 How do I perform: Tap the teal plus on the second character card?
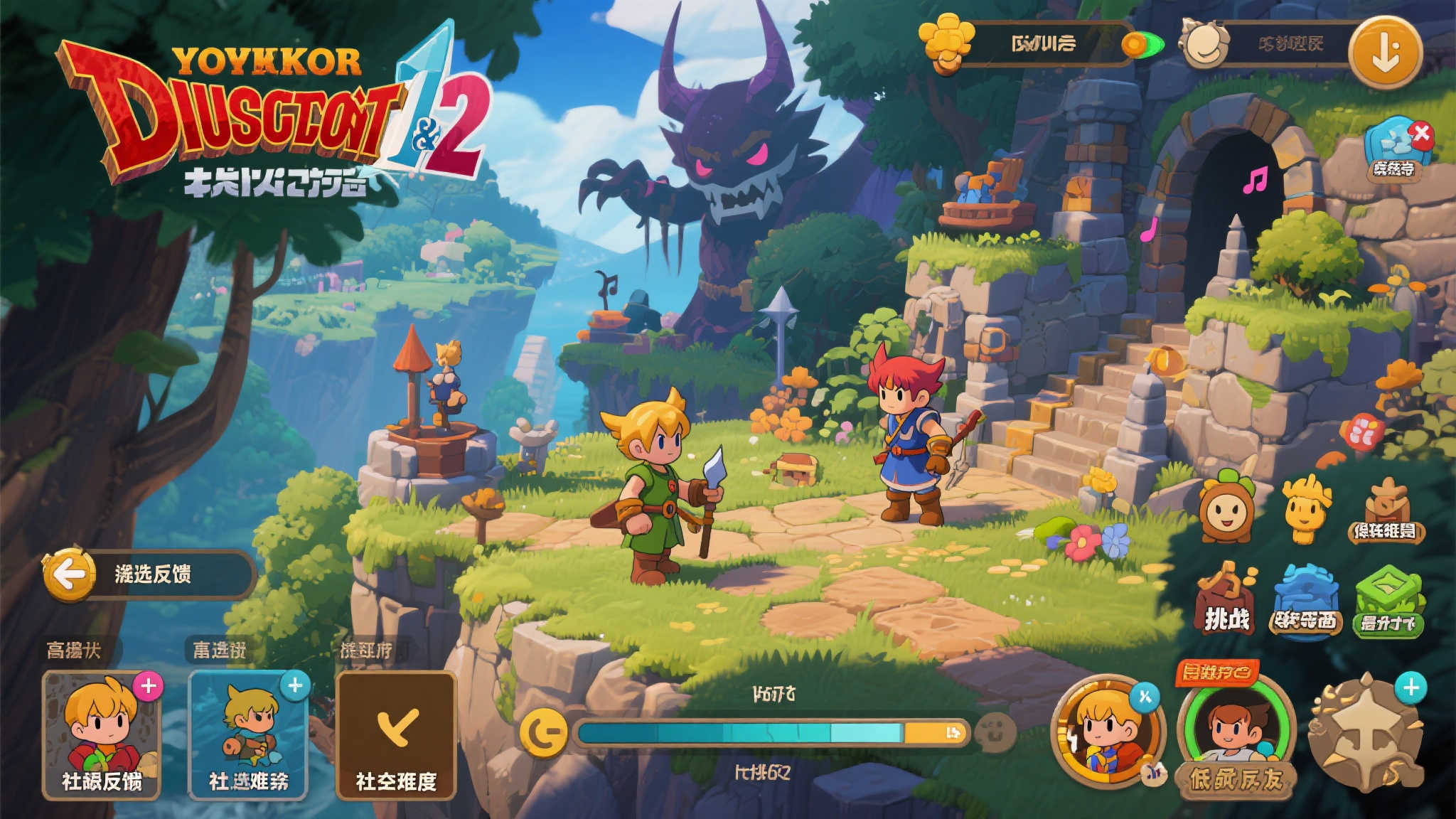(295, 685)
